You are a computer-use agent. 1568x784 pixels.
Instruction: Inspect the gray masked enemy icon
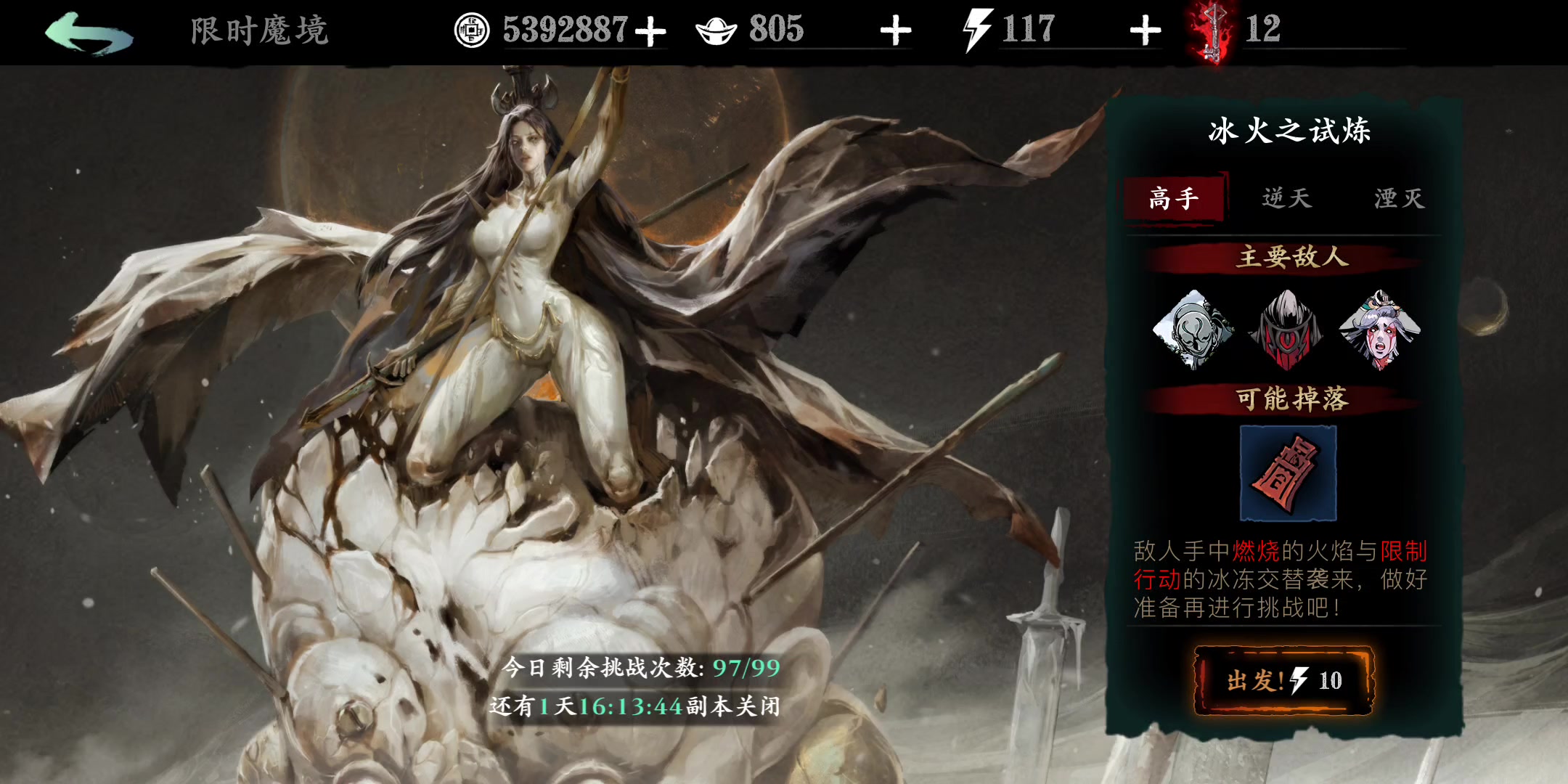pyautogui.click(x=1192, y=330)
